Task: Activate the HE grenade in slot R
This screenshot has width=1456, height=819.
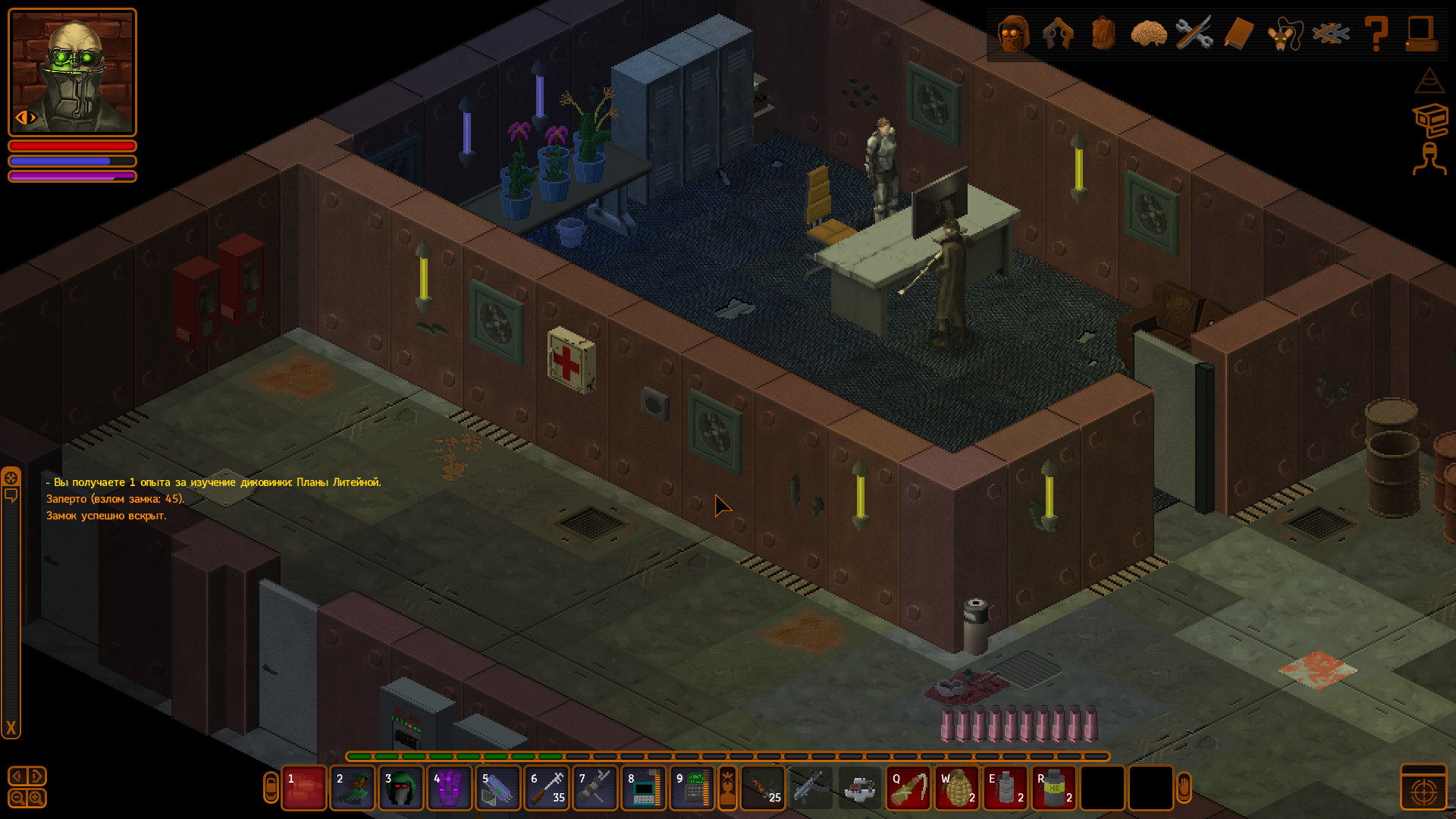Action: (1054, 789)
